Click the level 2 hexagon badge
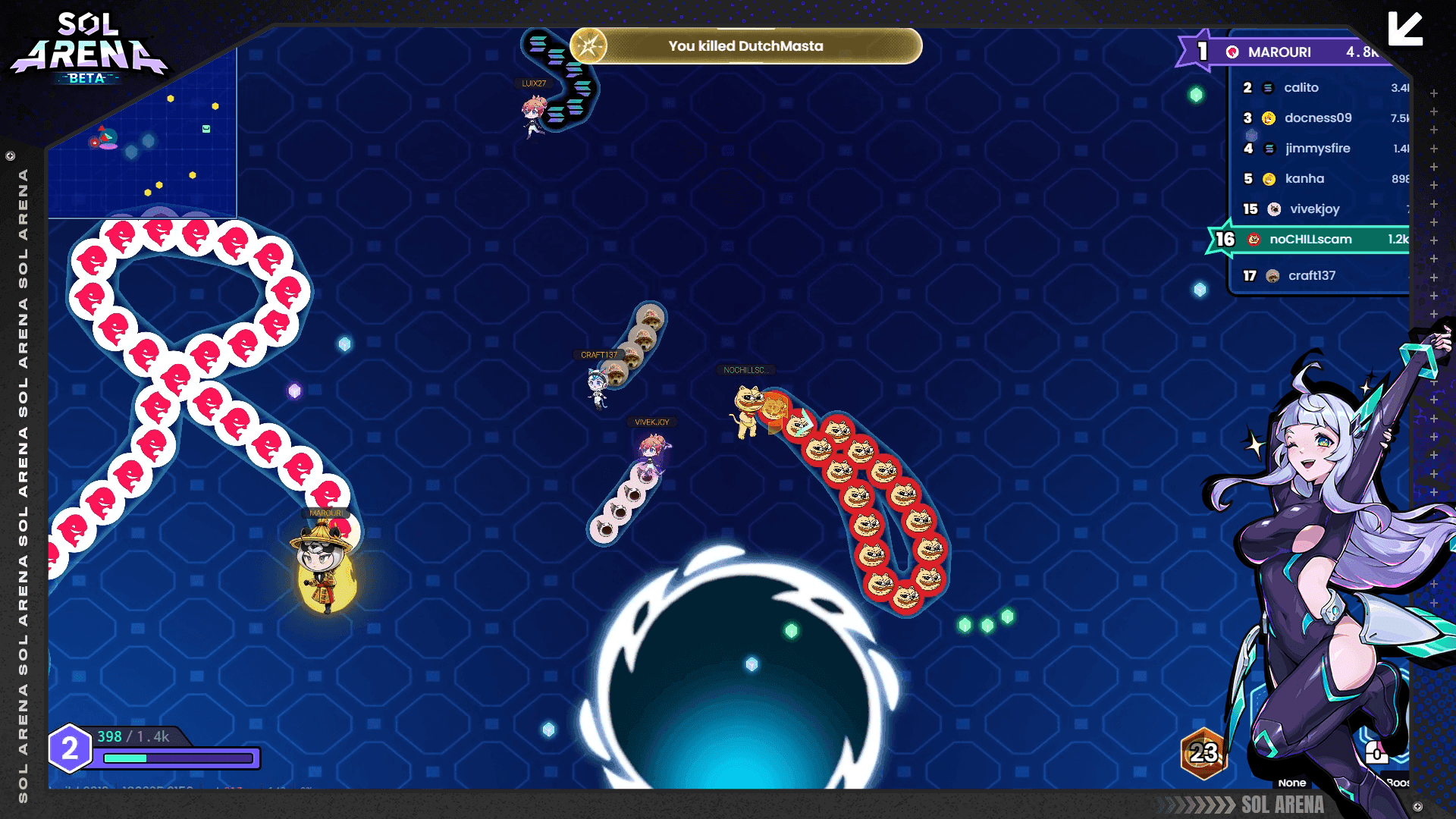The height and width of the screenshot is (819, 1456). point(71,751)
